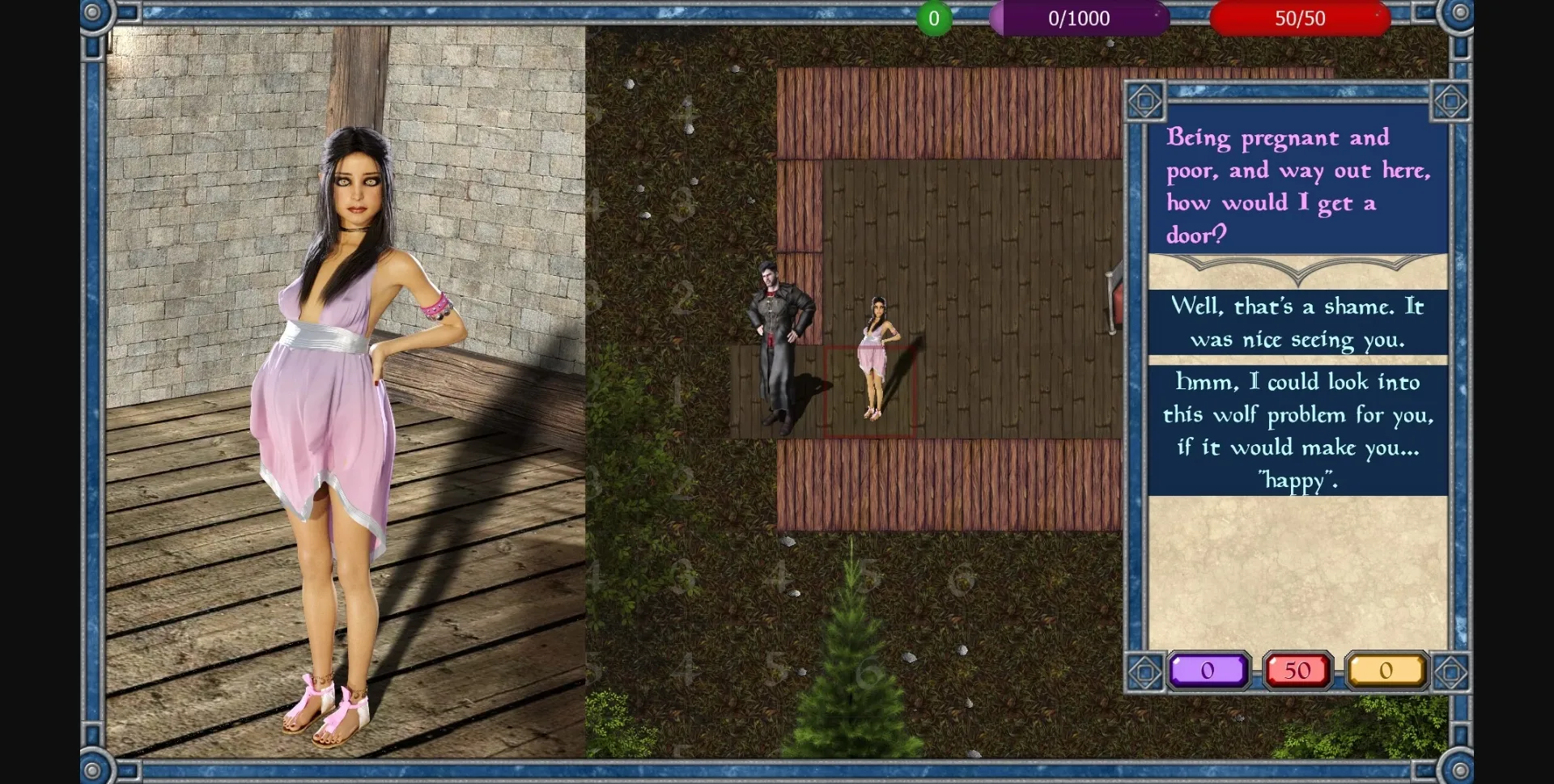Click the diamond ornament at dialogue panel top-left
The image size is (1554, 784).
pos(1145,99)
